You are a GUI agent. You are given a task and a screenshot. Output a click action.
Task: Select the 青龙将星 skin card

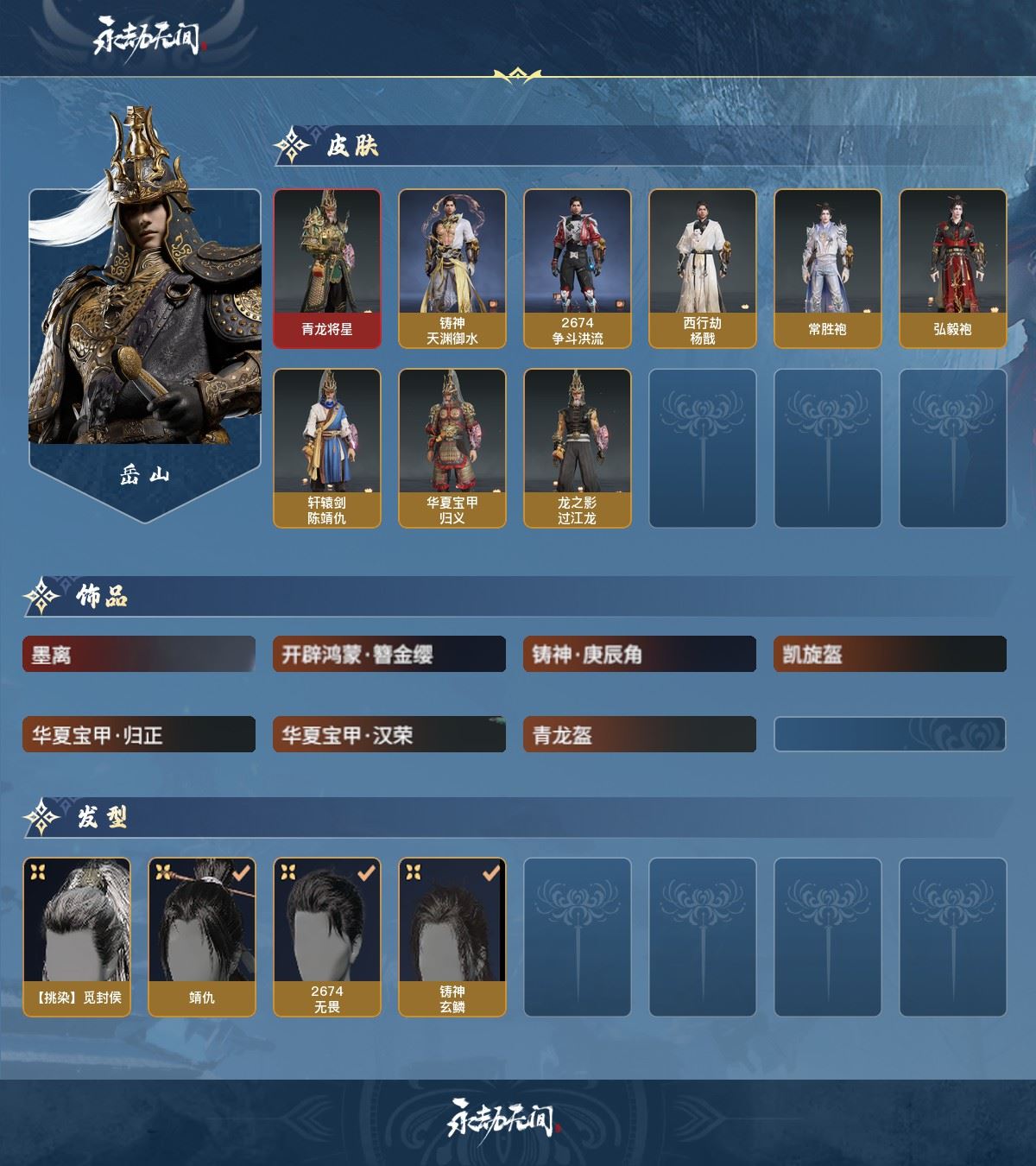(327, 269)
